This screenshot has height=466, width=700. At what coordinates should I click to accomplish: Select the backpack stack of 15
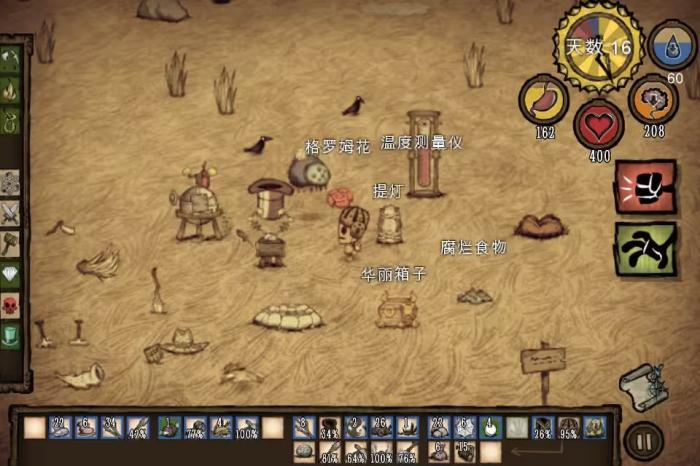coord(464,452)
